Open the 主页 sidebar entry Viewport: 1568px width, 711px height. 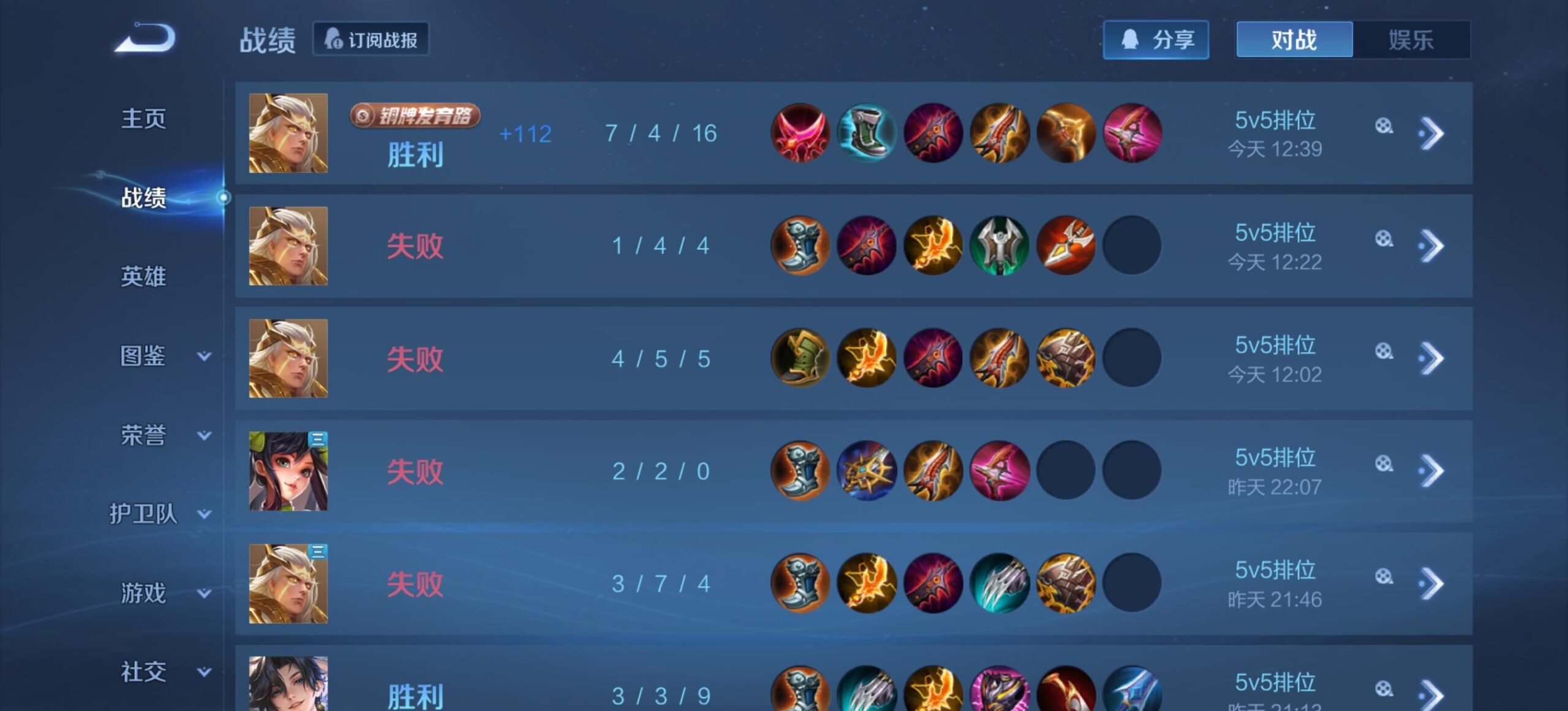point(143,119)
